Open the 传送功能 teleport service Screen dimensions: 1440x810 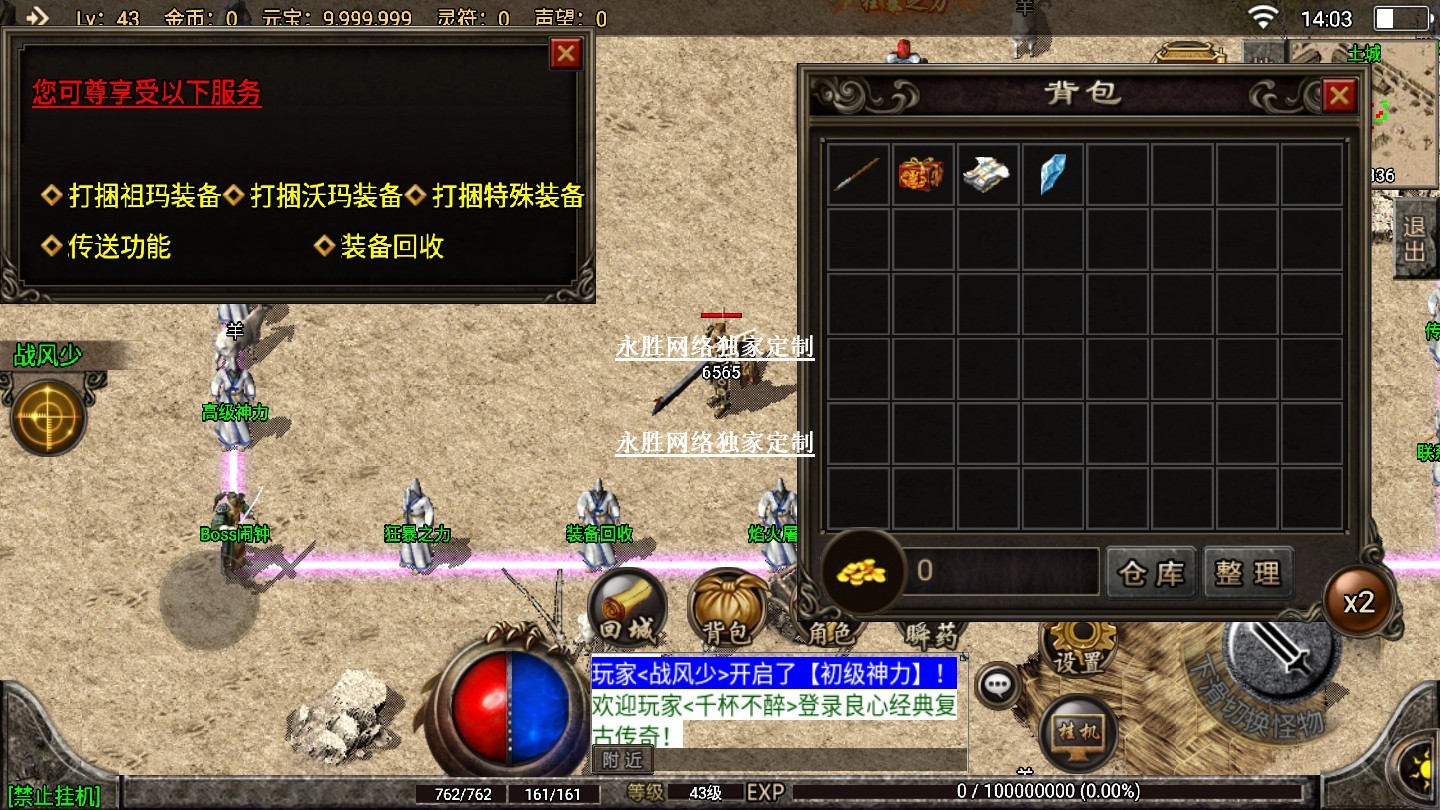(x=118, y=246)
